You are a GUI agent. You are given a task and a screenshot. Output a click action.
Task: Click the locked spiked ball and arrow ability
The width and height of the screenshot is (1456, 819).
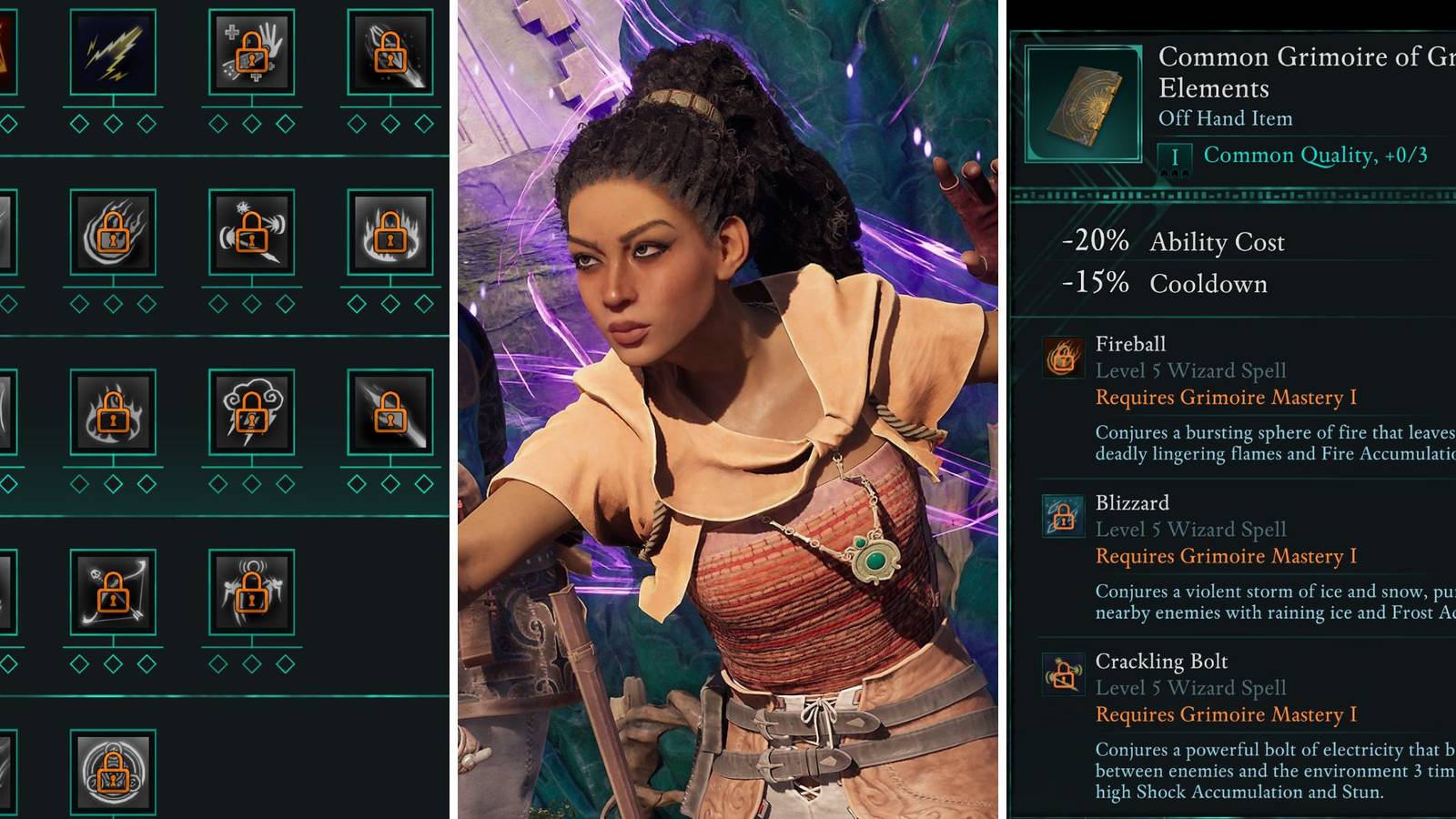[251, 232]
